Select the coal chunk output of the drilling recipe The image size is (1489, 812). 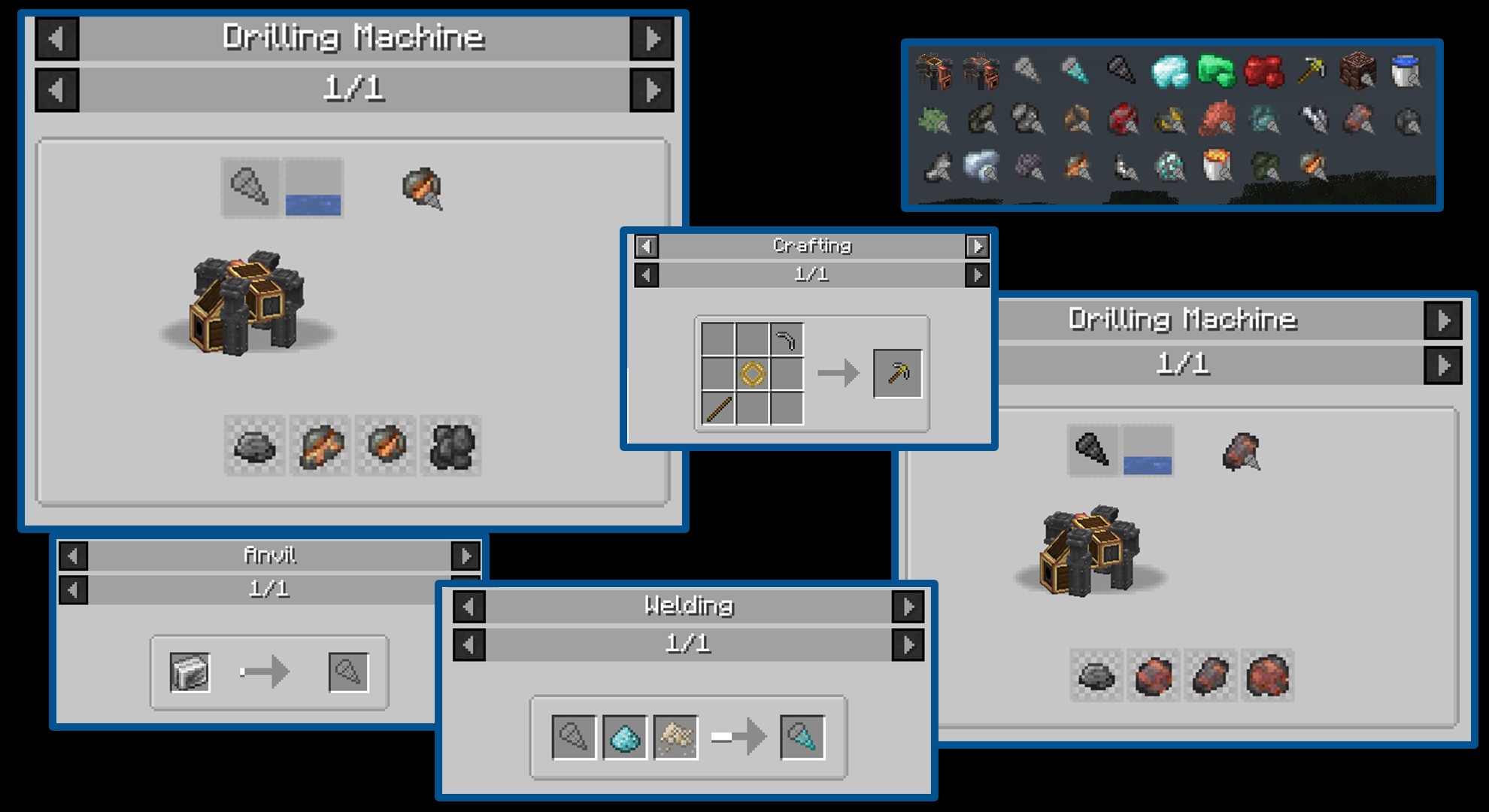coord(450,447)
